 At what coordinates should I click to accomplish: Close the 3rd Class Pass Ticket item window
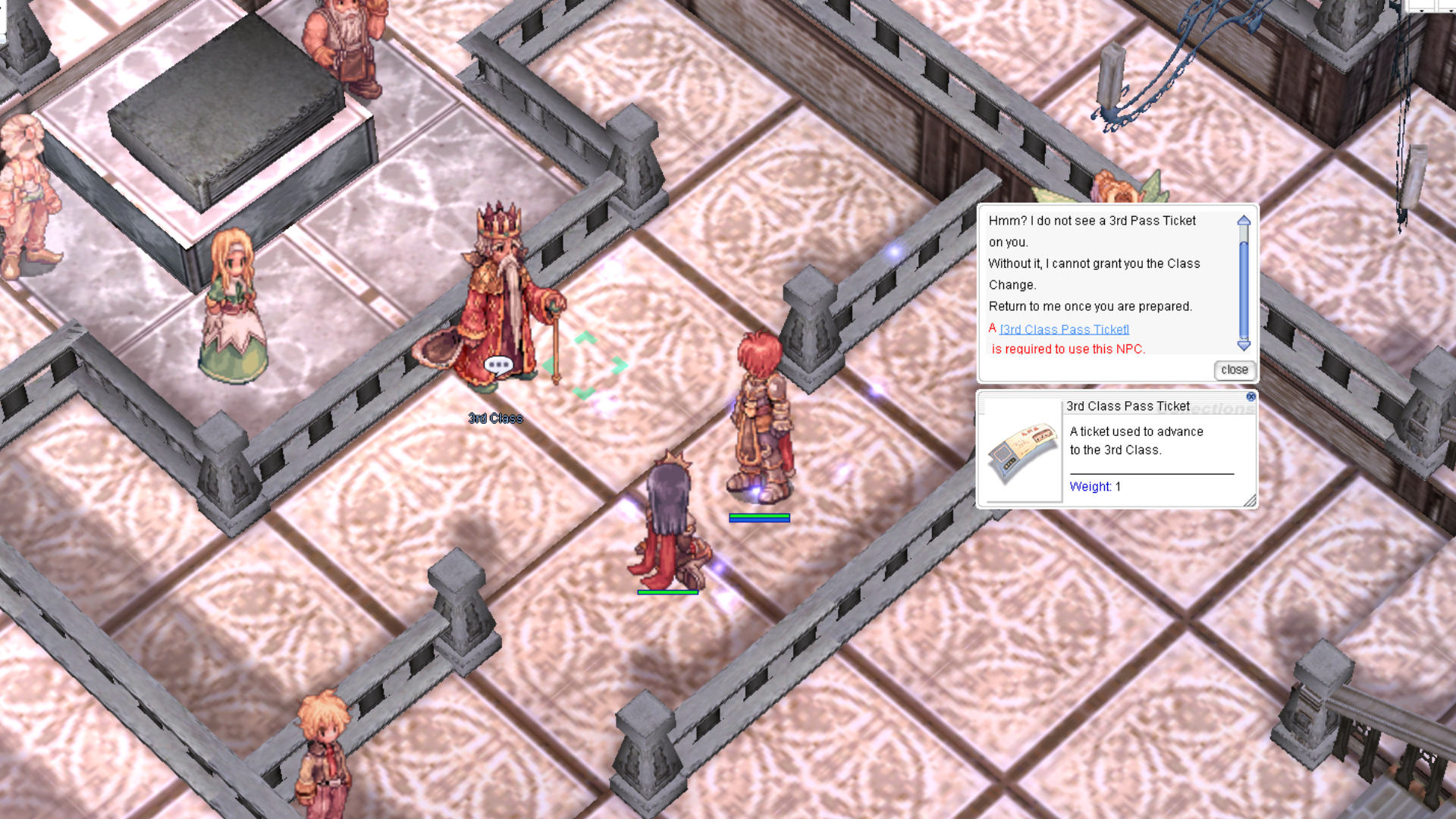[x=1250, y=397]
